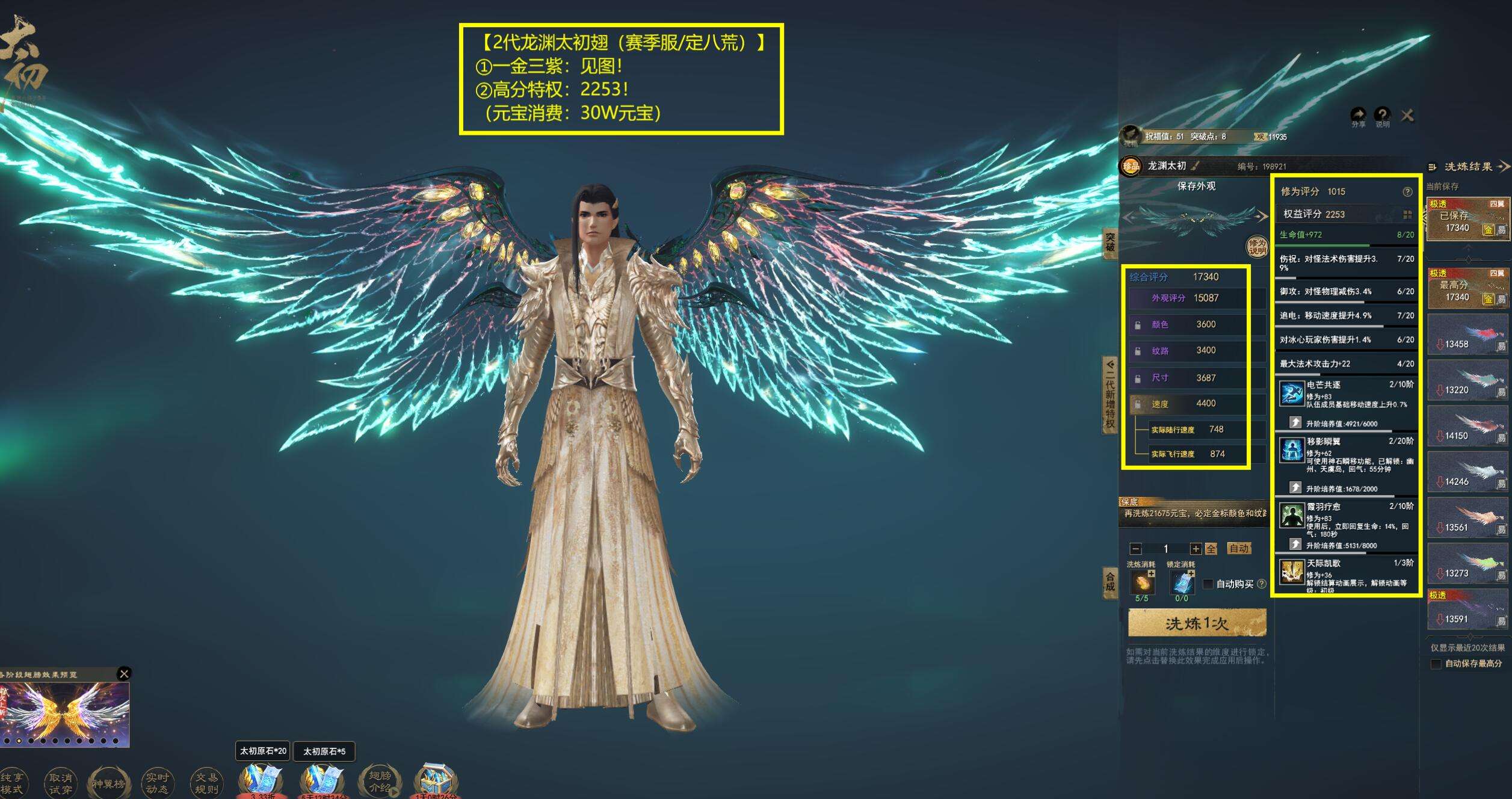Screen dimensions: 1512x799
Task: Open the 神翼榜 wing ranking button
Action: [108, 783]
